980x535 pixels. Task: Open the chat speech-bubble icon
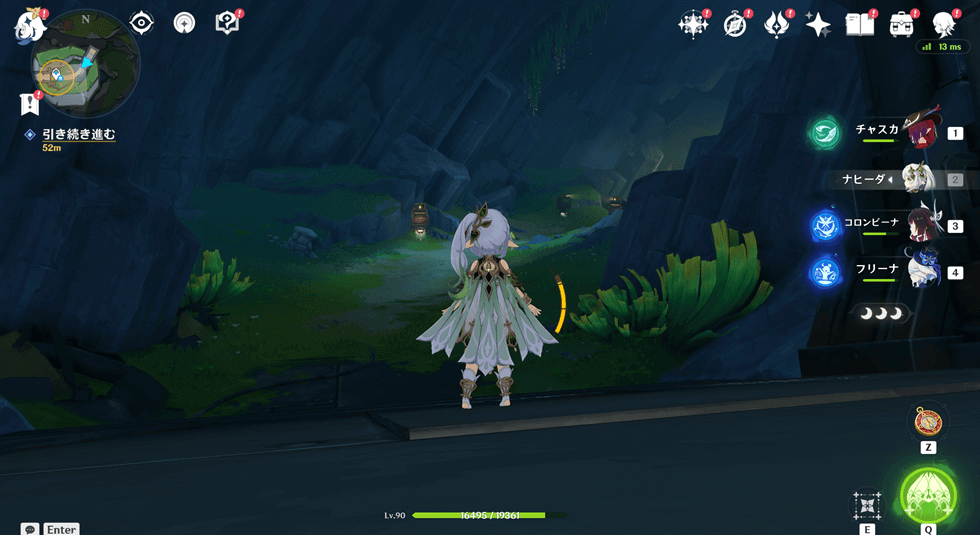point(30,529)
